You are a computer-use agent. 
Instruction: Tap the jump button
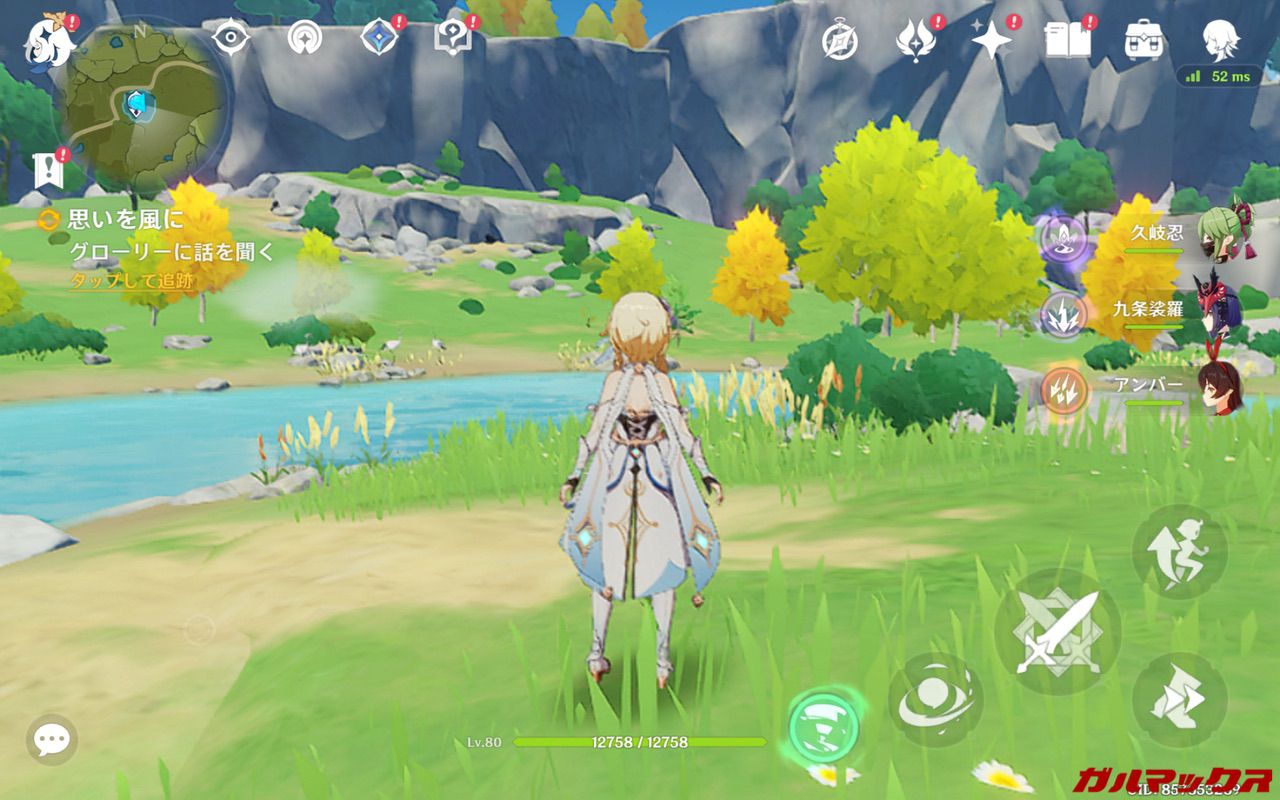1179,552
